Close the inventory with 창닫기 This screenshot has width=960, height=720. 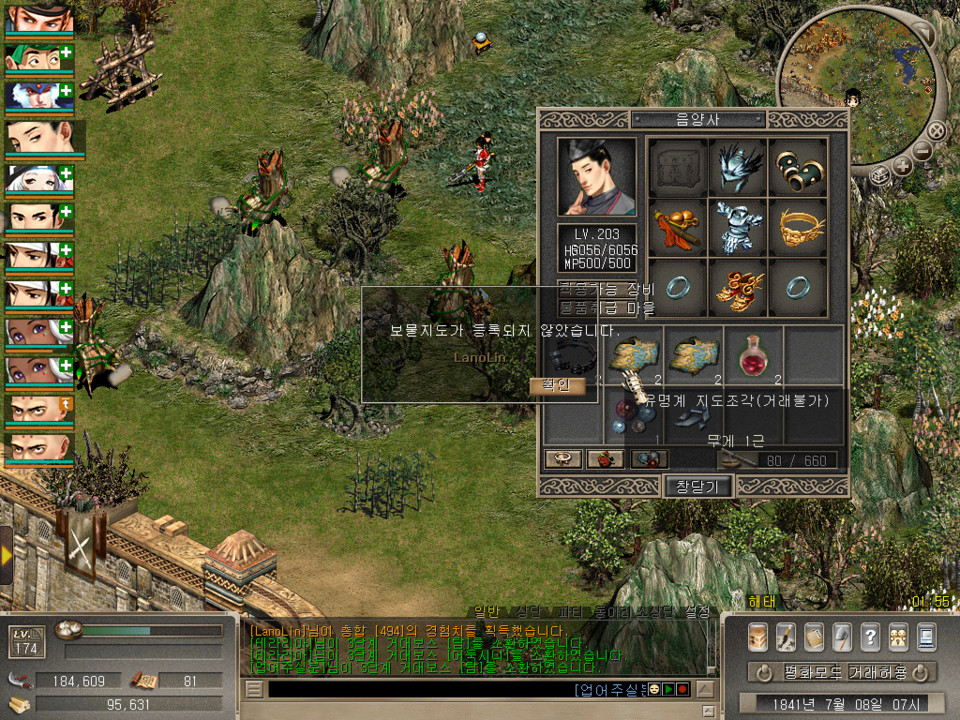click(699, 486)
